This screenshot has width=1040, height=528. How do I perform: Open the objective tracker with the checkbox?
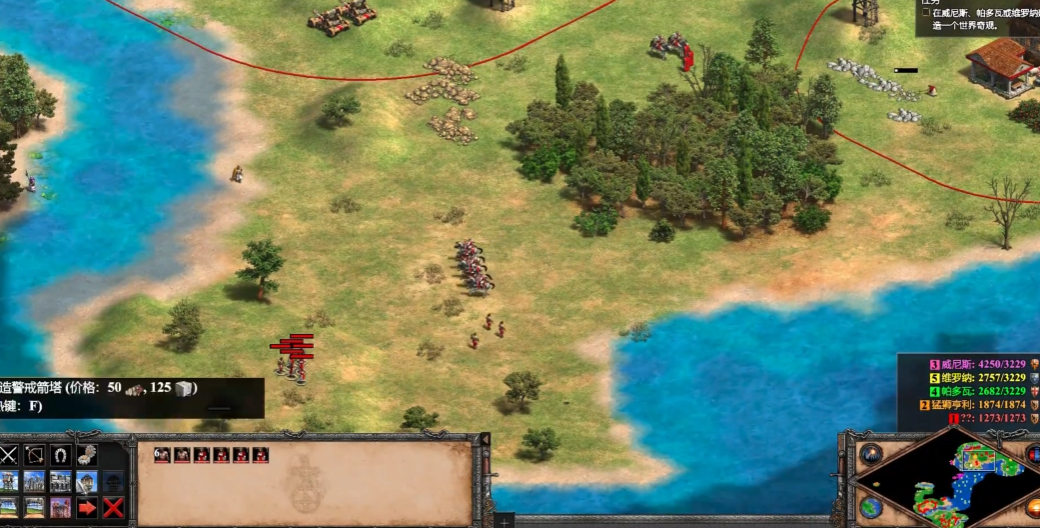926,13
